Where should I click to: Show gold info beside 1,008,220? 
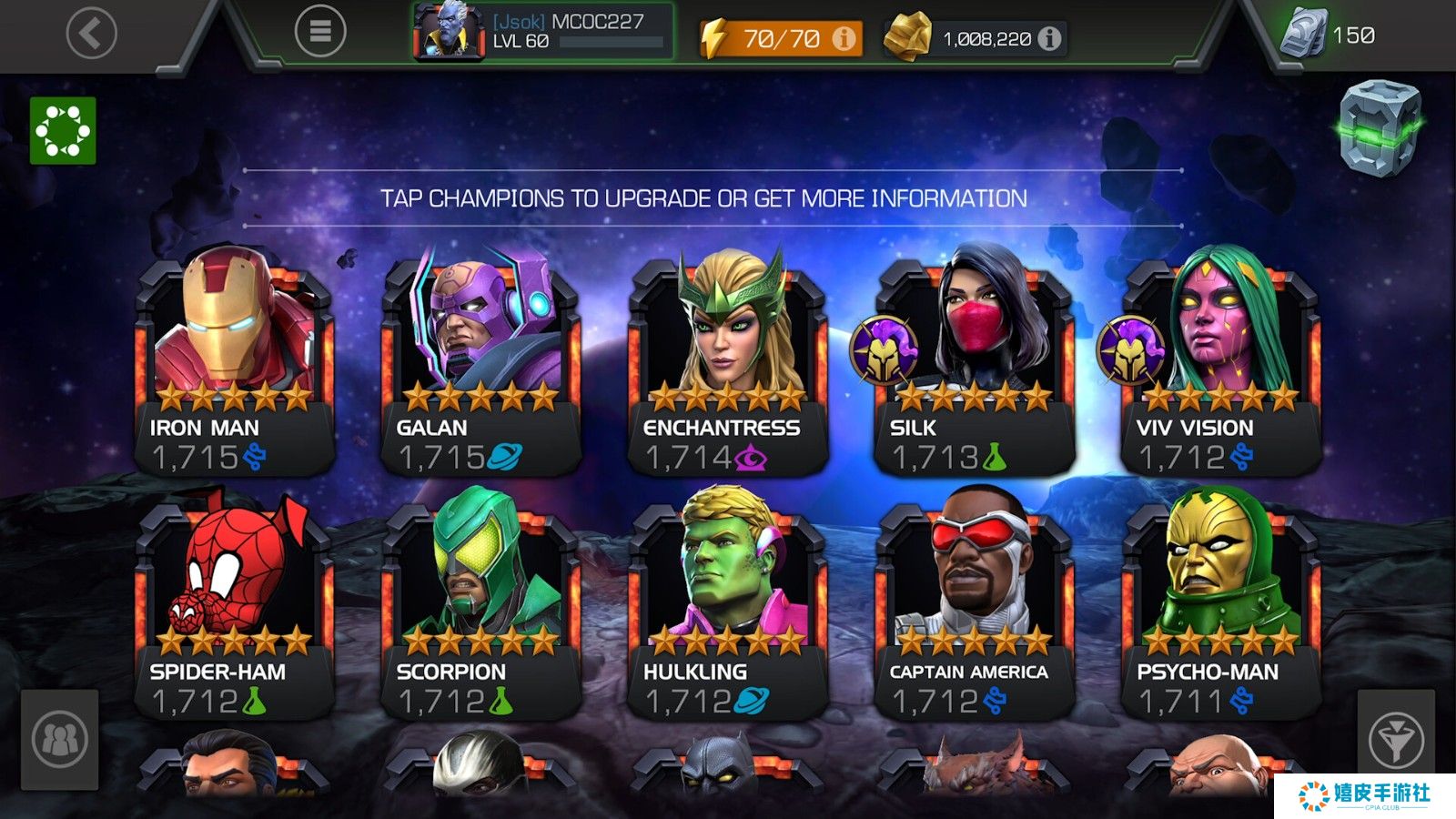pyautogui.click(x=1049, y=38)
